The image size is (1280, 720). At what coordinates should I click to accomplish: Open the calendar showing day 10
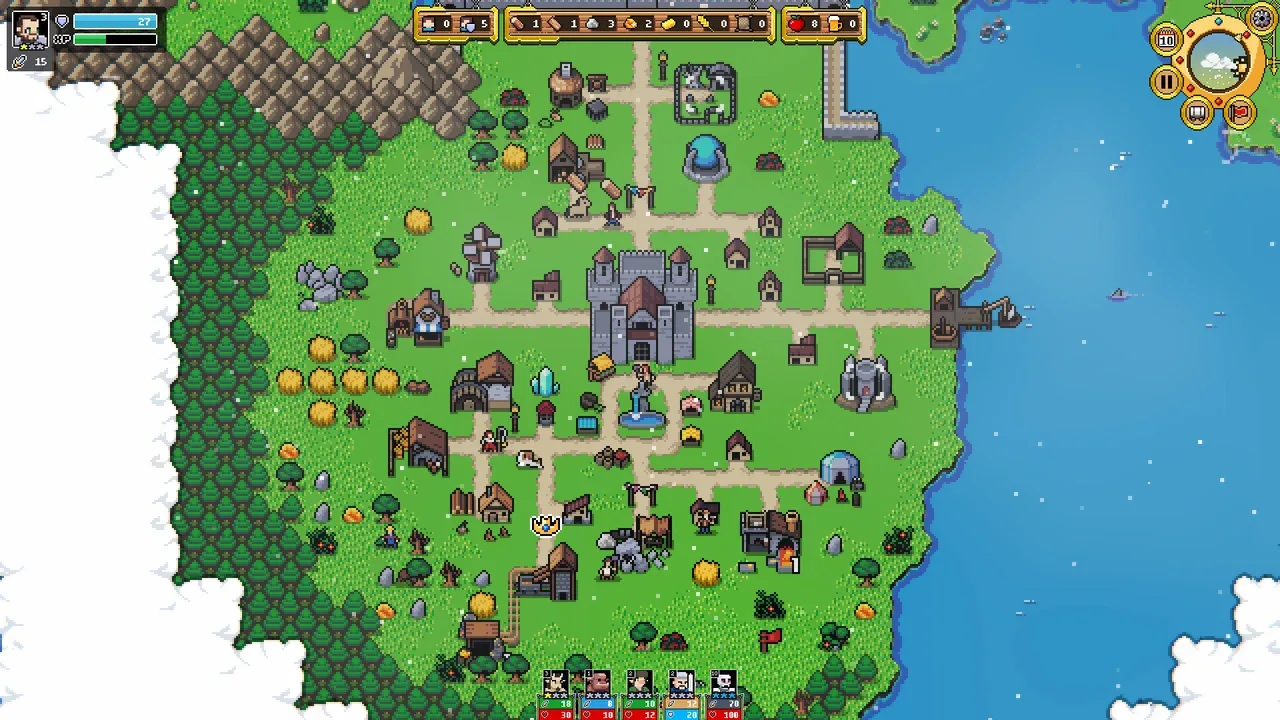pos(1167,39)
